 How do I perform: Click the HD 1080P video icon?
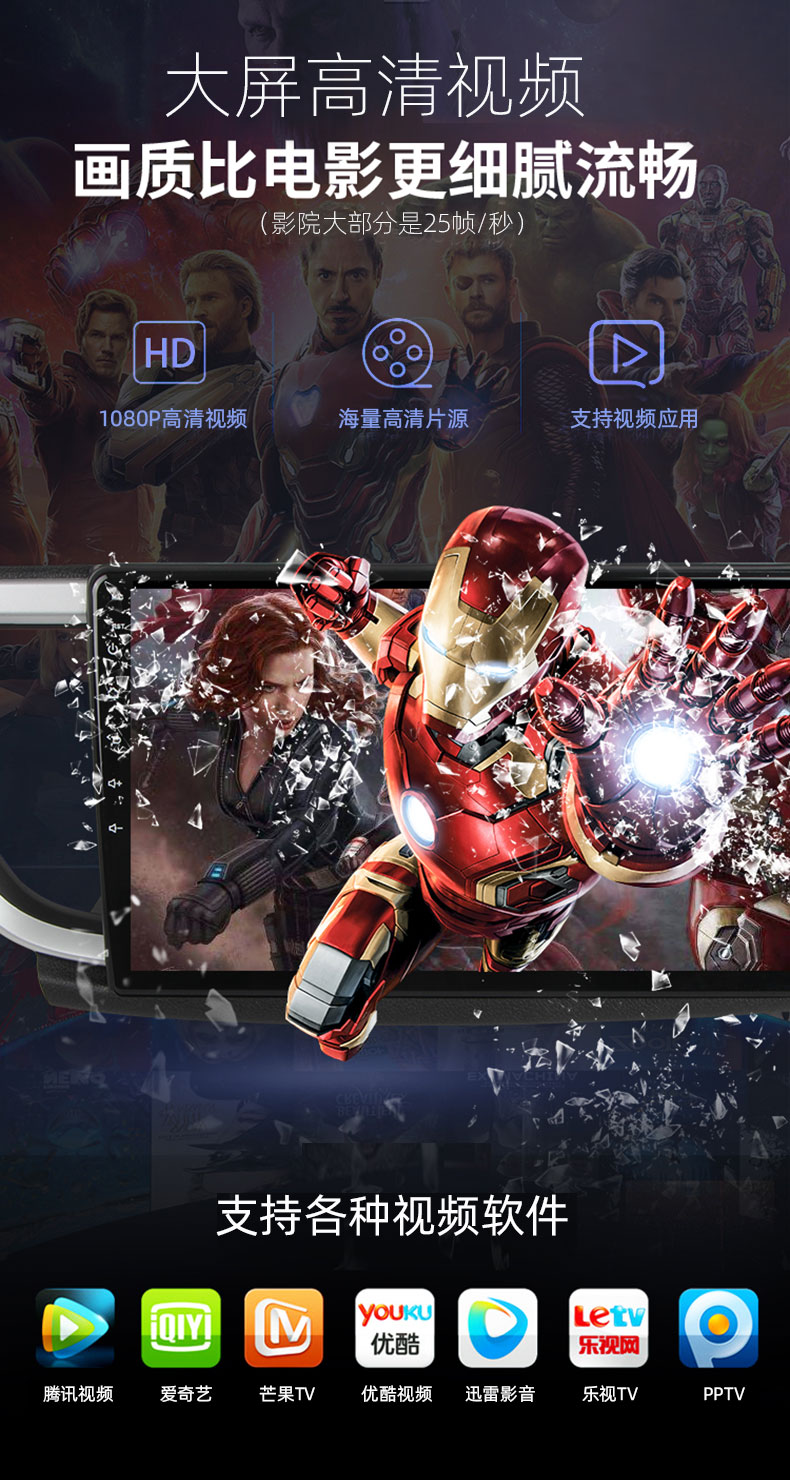(170, 352)
